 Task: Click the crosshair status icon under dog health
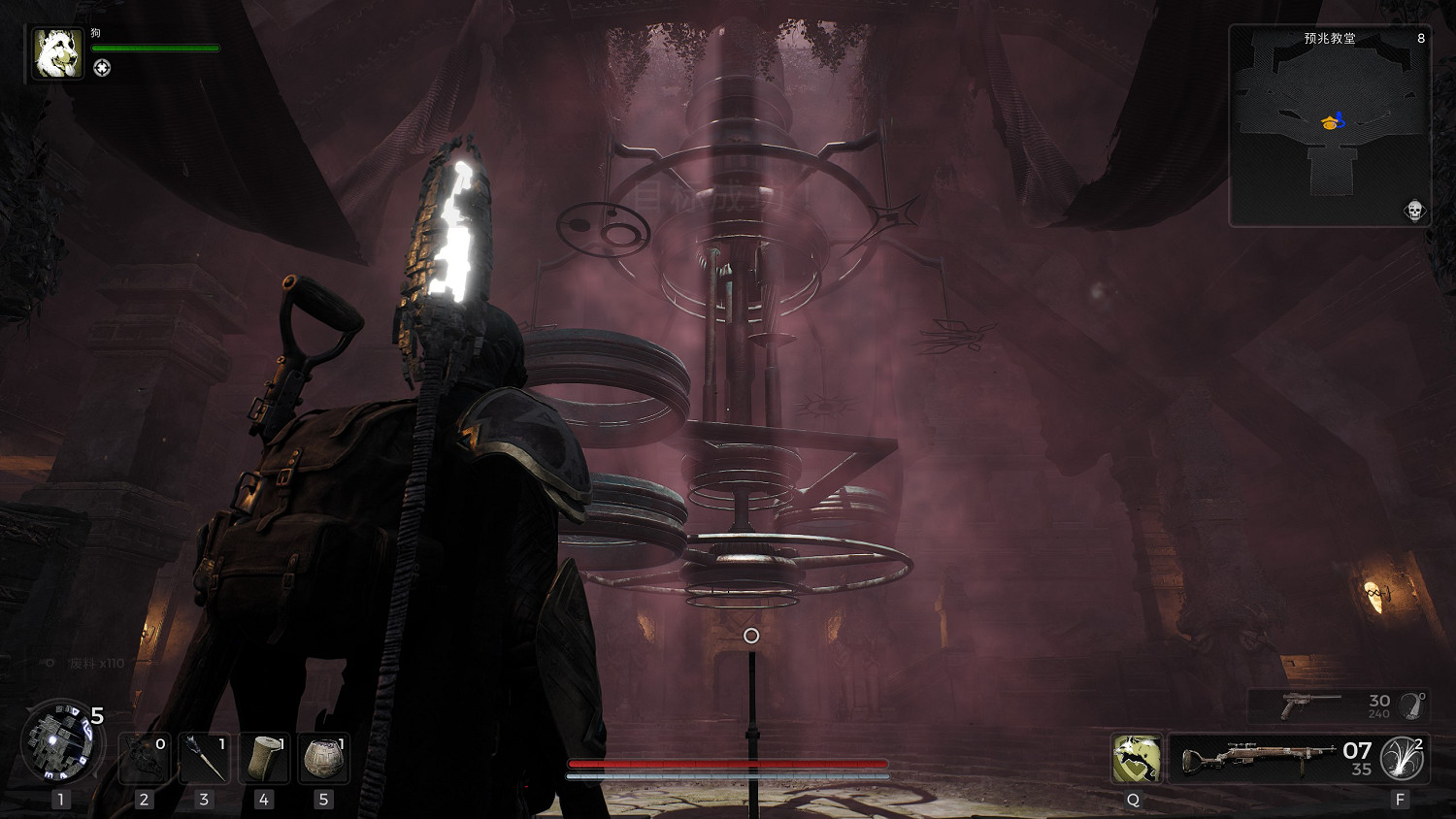(102, 67)
